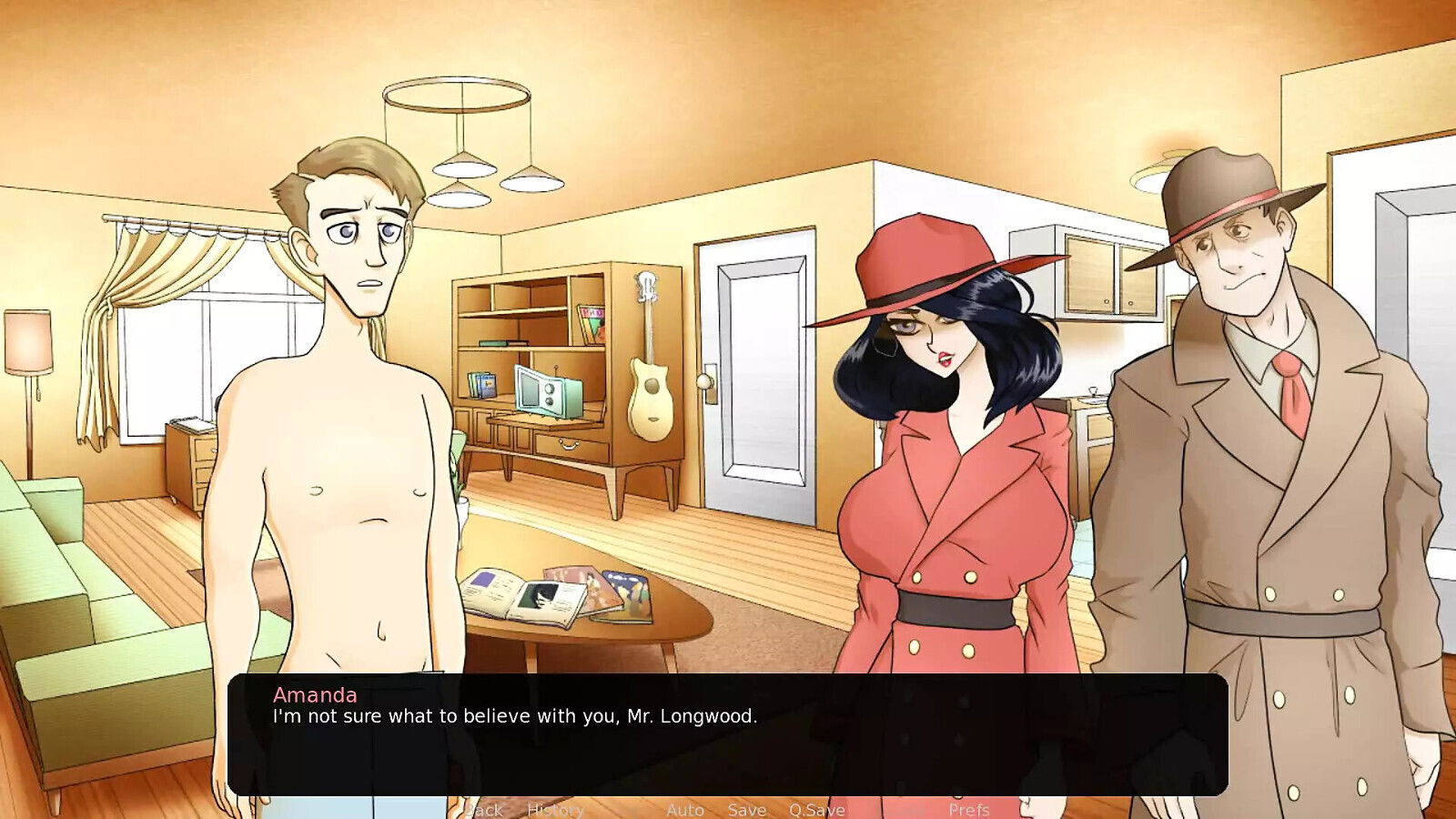This screenshot has width=1456, height=819.
Task: Open the History log
Action: [x=556, y=809]
